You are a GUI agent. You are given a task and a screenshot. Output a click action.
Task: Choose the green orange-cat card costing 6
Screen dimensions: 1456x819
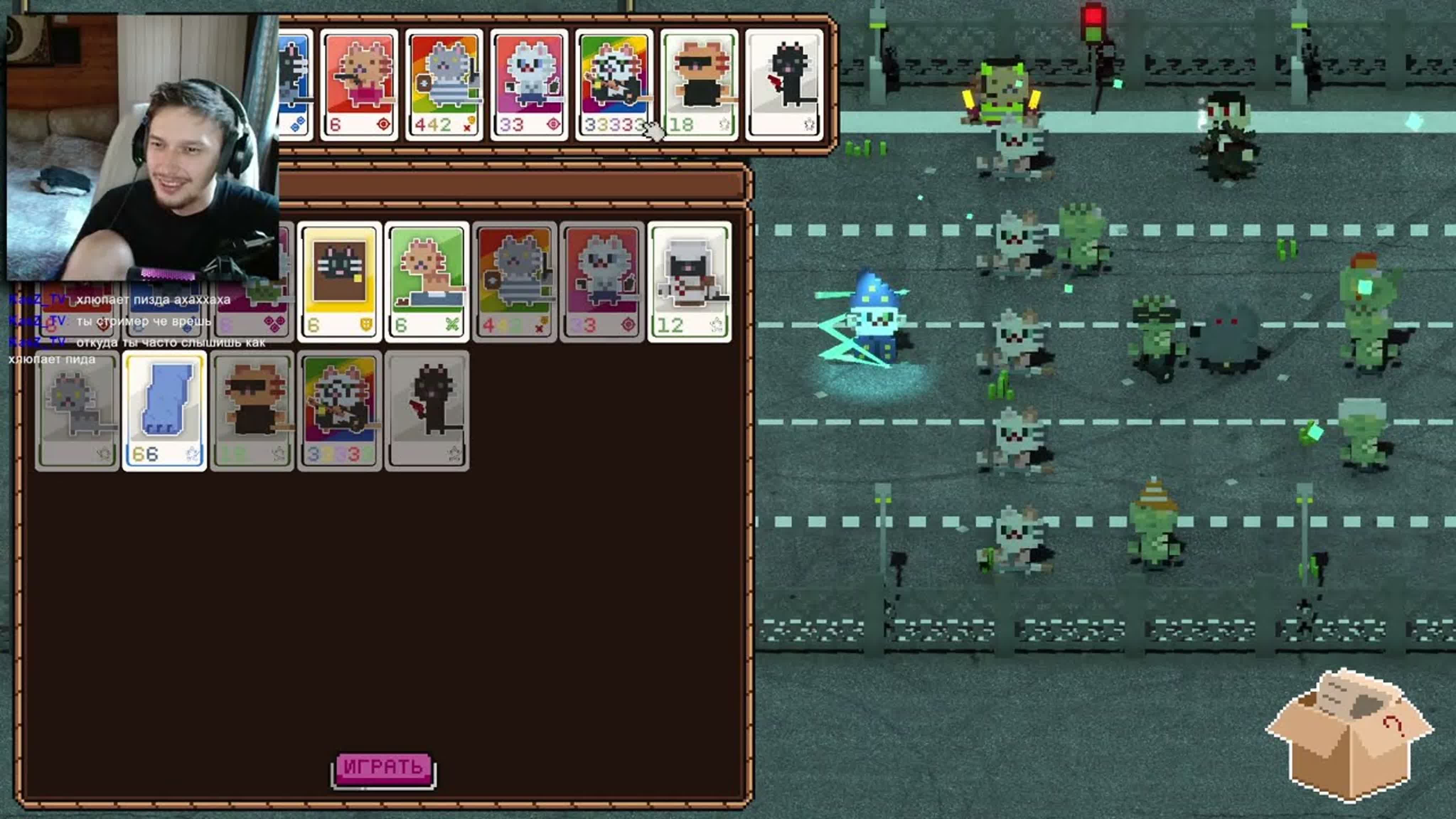(x=427, y=282)
